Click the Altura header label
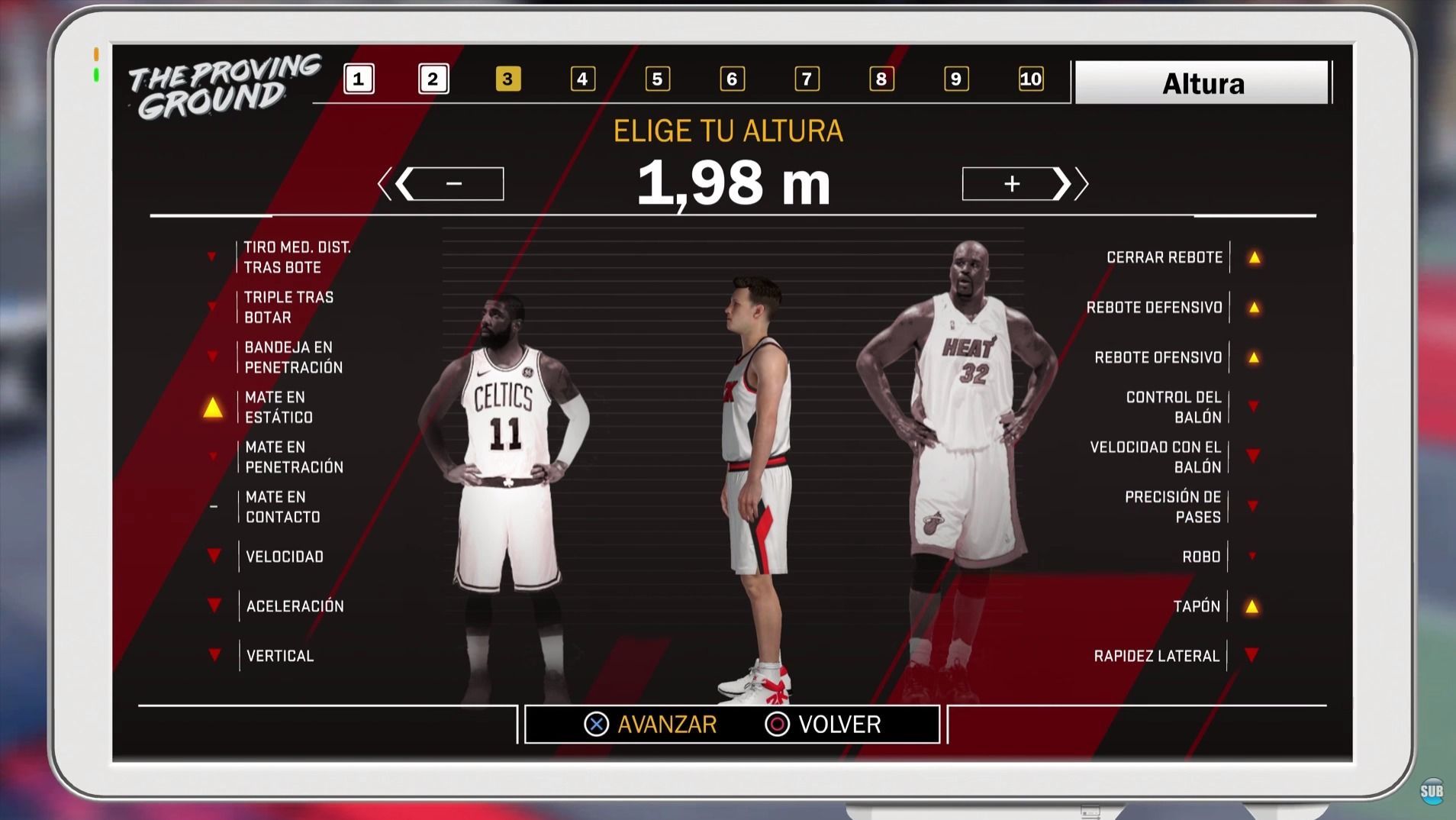The height and width of the screenshot is (820, 1456). [x=1202, y=83]
